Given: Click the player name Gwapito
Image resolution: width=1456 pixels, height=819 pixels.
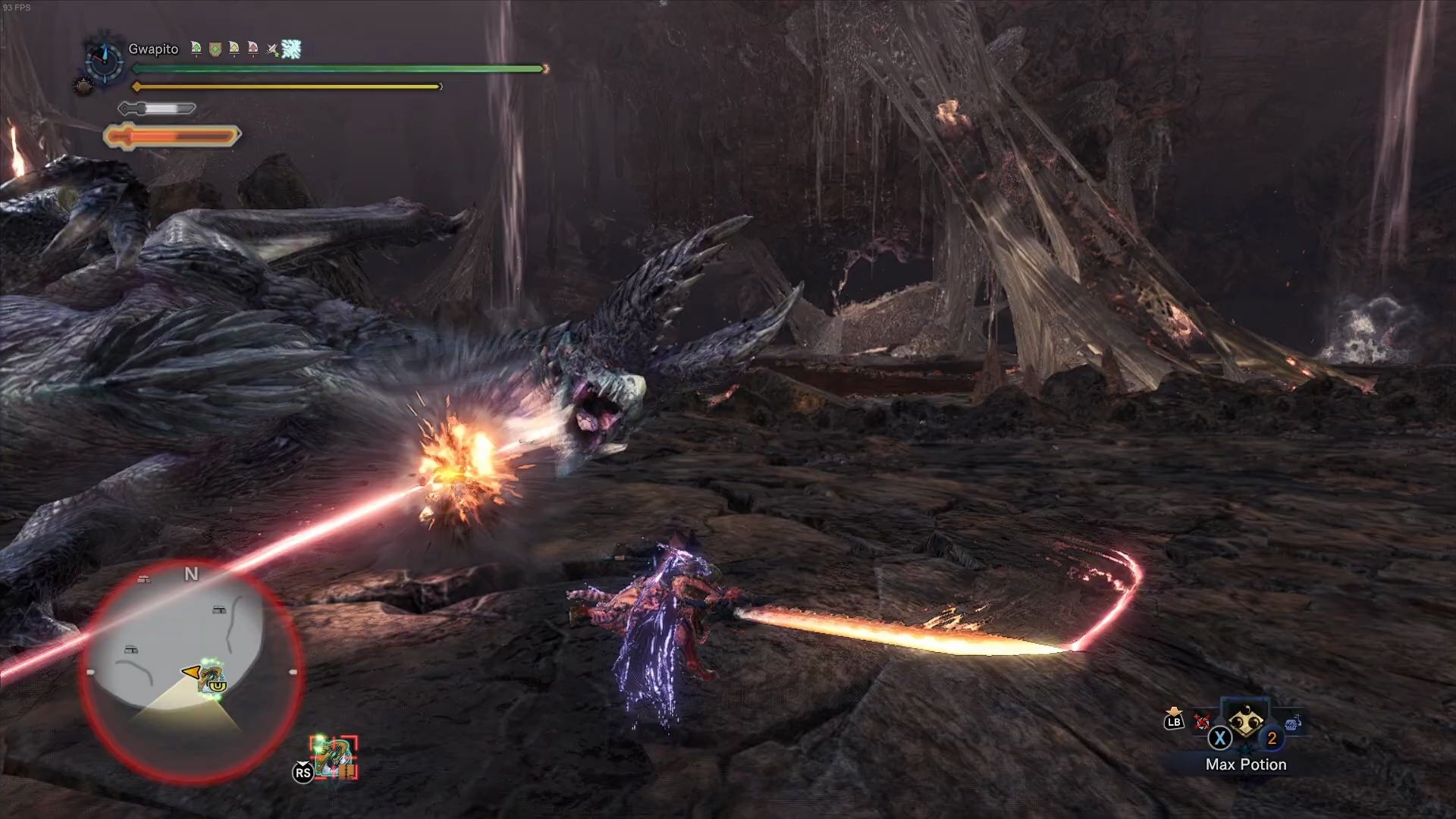Looking at the screenshot, I should click(x=153, y=49).
